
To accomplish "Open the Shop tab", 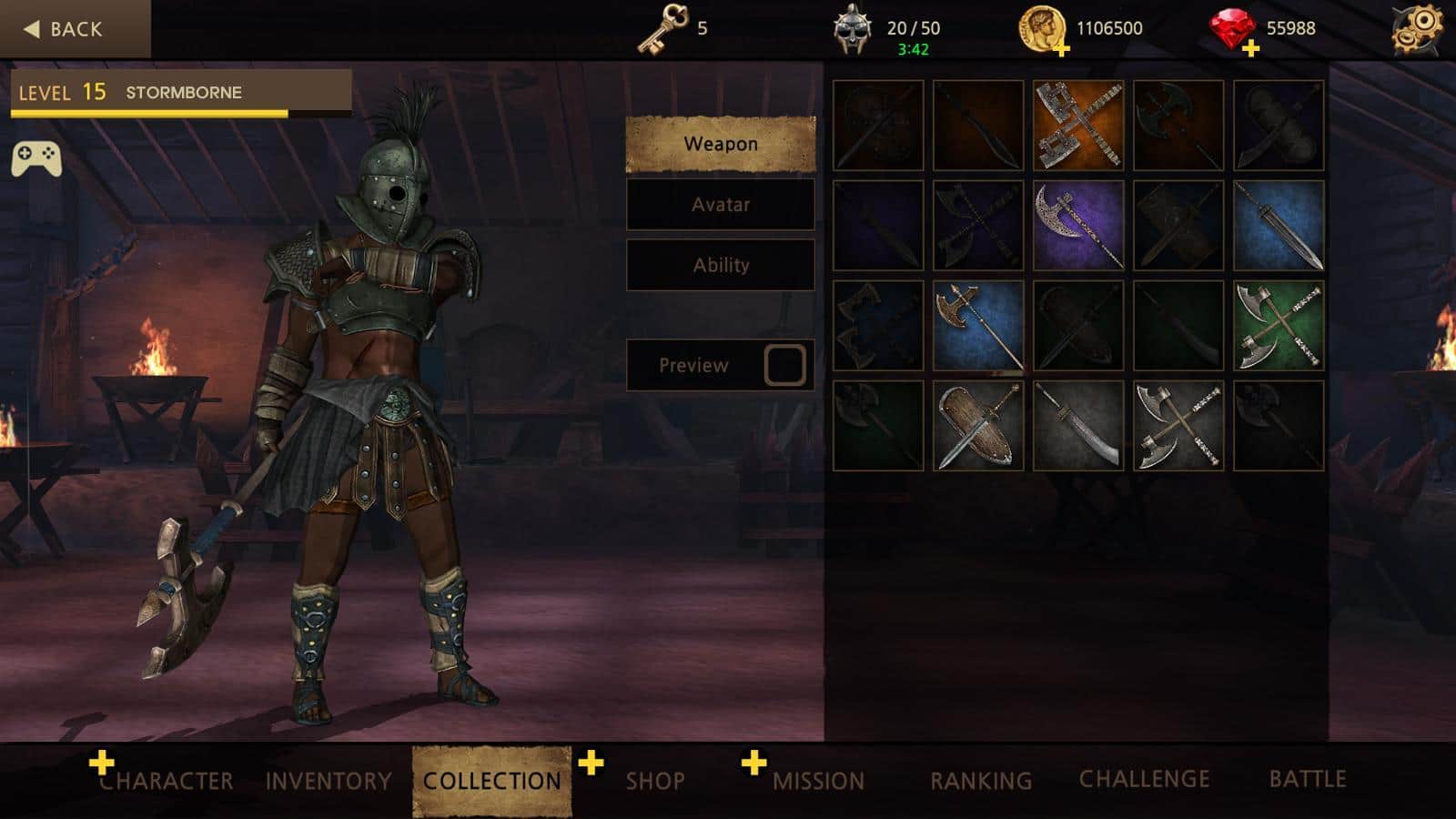I will 654,781.
